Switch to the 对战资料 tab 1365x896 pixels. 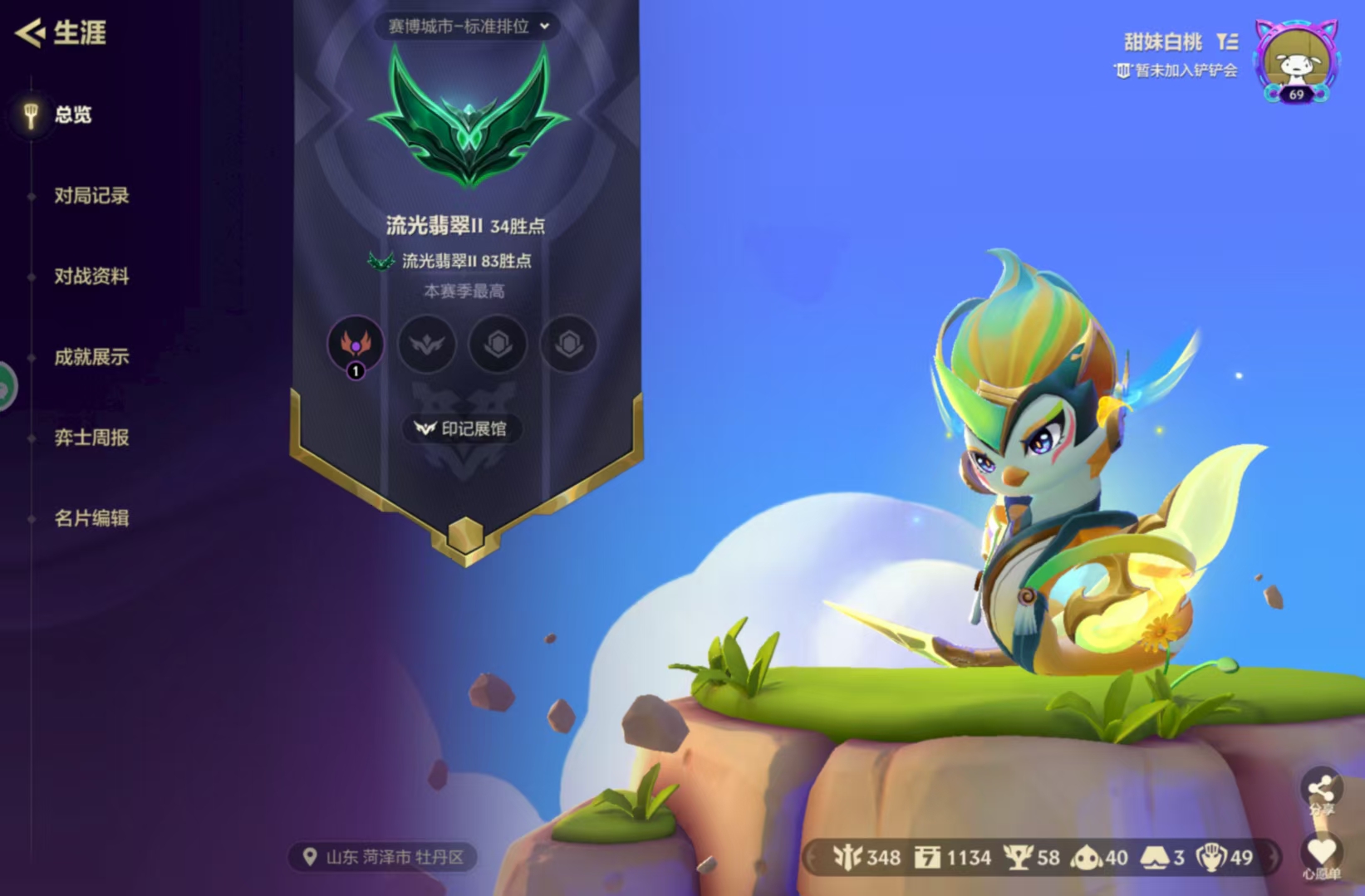[91, 277]
